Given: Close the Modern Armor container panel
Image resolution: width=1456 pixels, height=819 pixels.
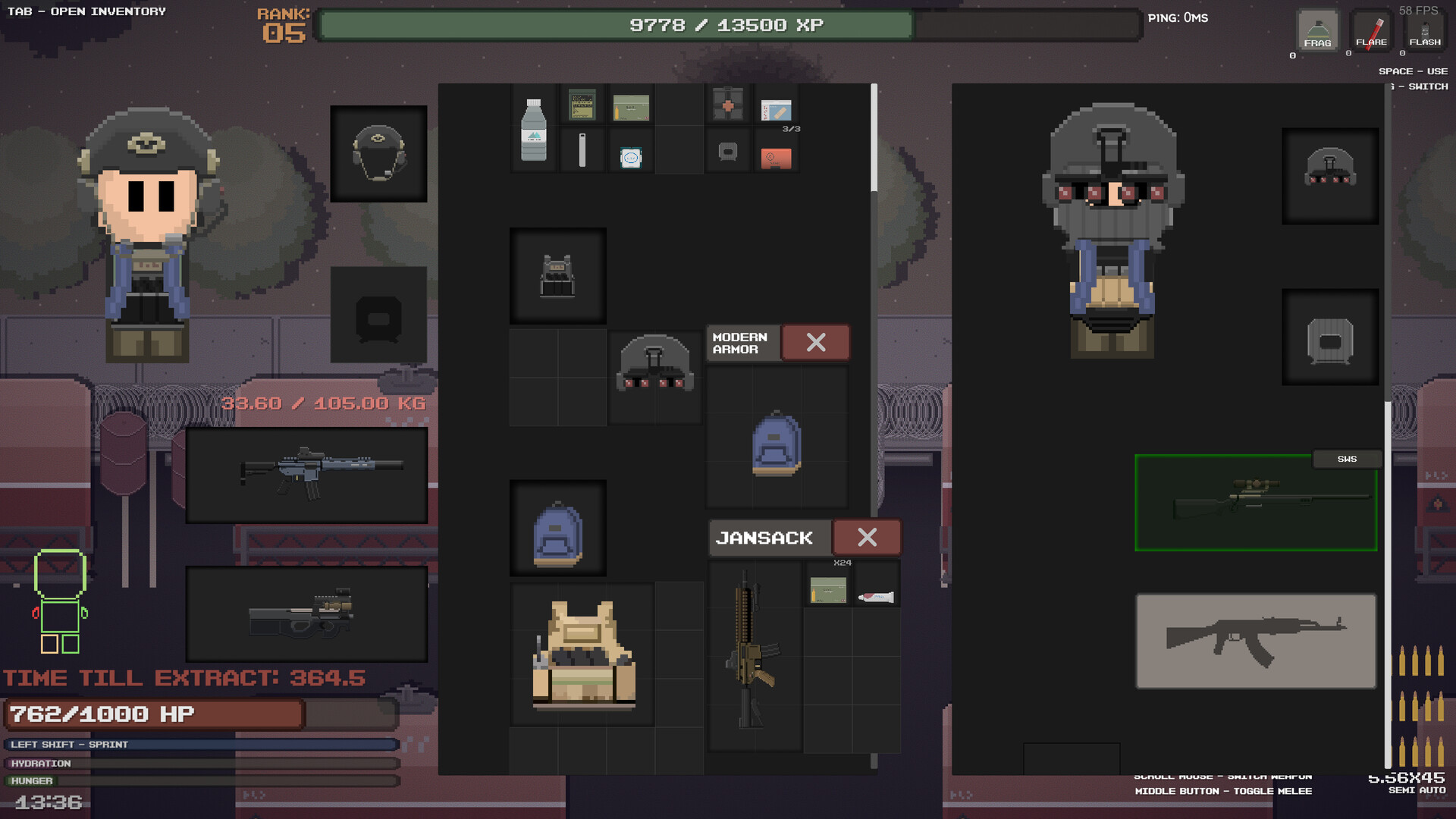Looking at the screenshot, I should click(815, 343).
